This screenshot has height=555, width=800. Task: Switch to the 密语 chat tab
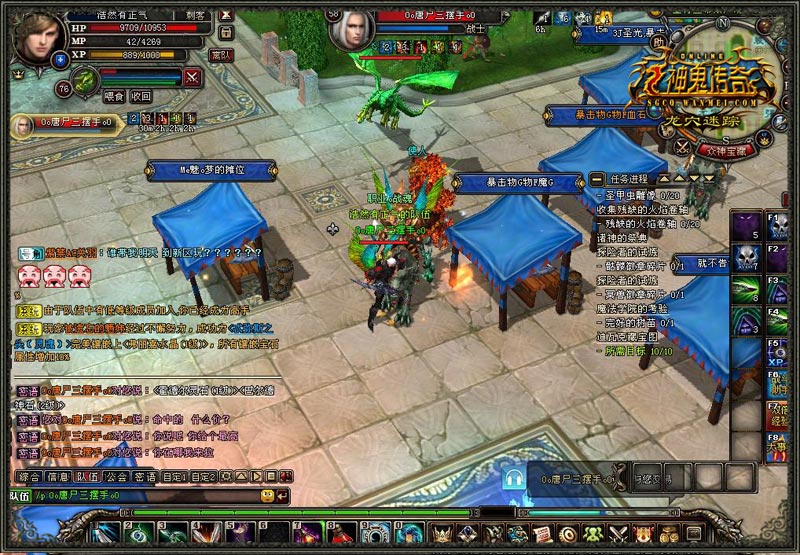(x=146, y=476)
